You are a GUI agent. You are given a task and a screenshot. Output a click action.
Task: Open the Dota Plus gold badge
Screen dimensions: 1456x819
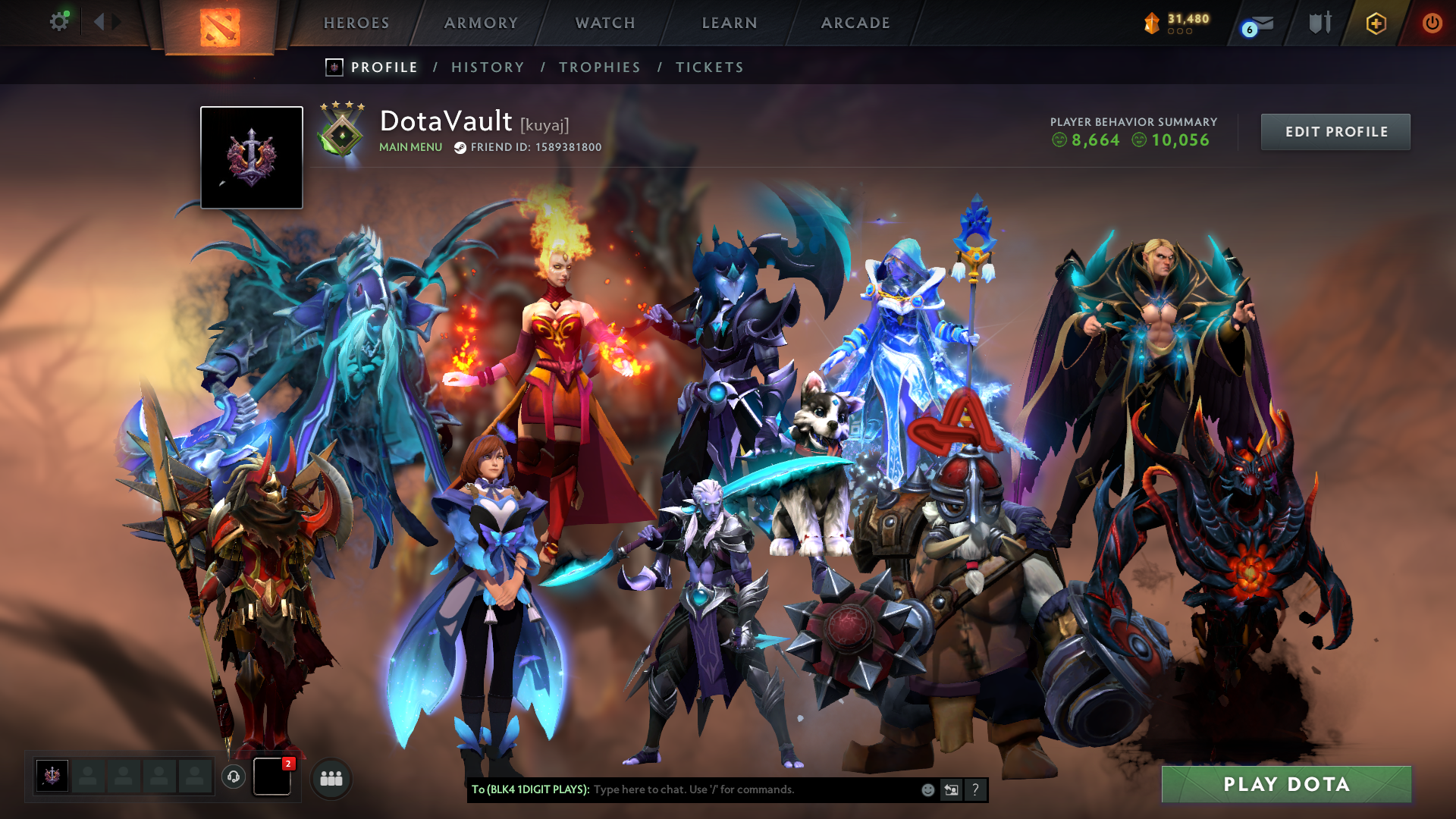[1376, 24]
